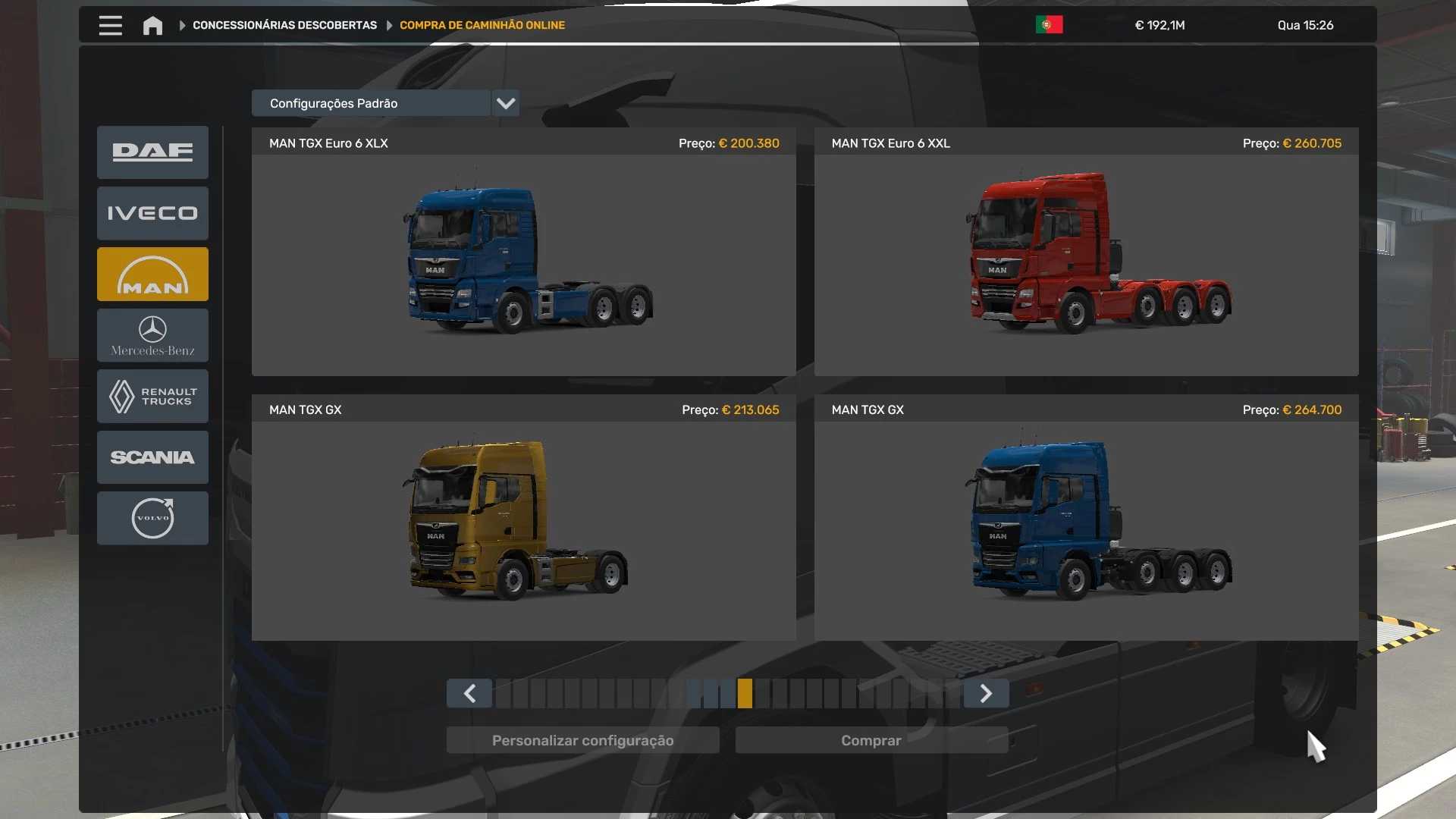Viewport: 1456px width, 819px height.
Task: Advance to the next truck page
Action: click(986, 693)
